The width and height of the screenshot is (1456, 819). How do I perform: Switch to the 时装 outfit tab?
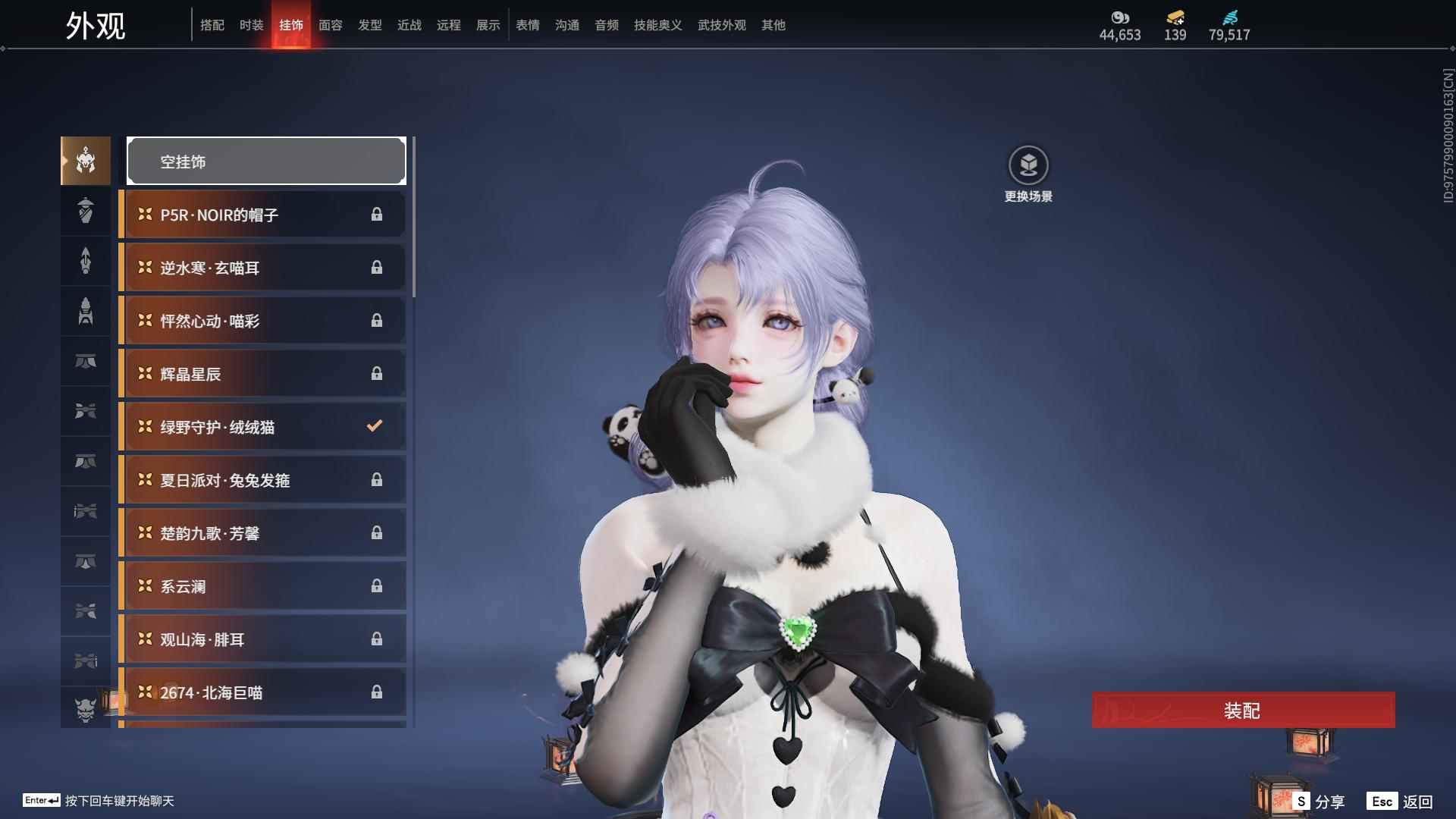(252, 25)
